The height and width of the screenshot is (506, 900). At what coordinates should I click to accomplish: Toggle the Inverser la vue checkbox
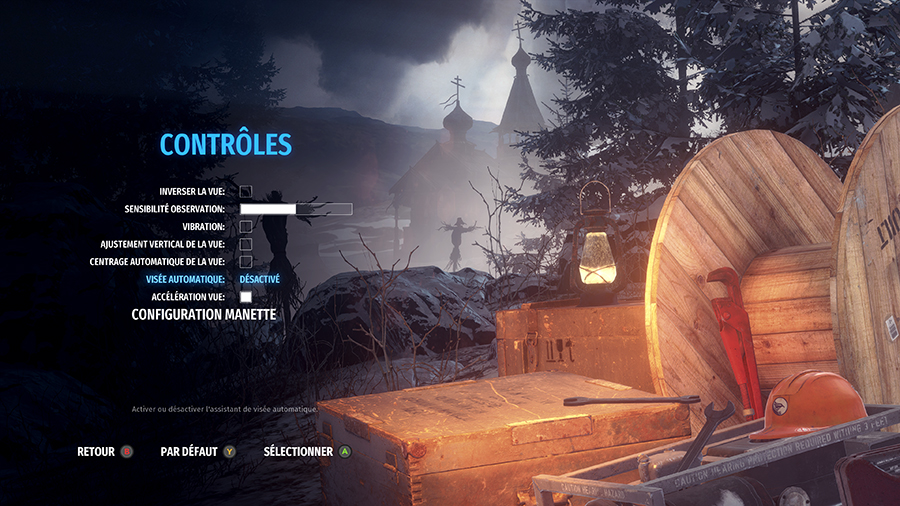click(246, 191)
